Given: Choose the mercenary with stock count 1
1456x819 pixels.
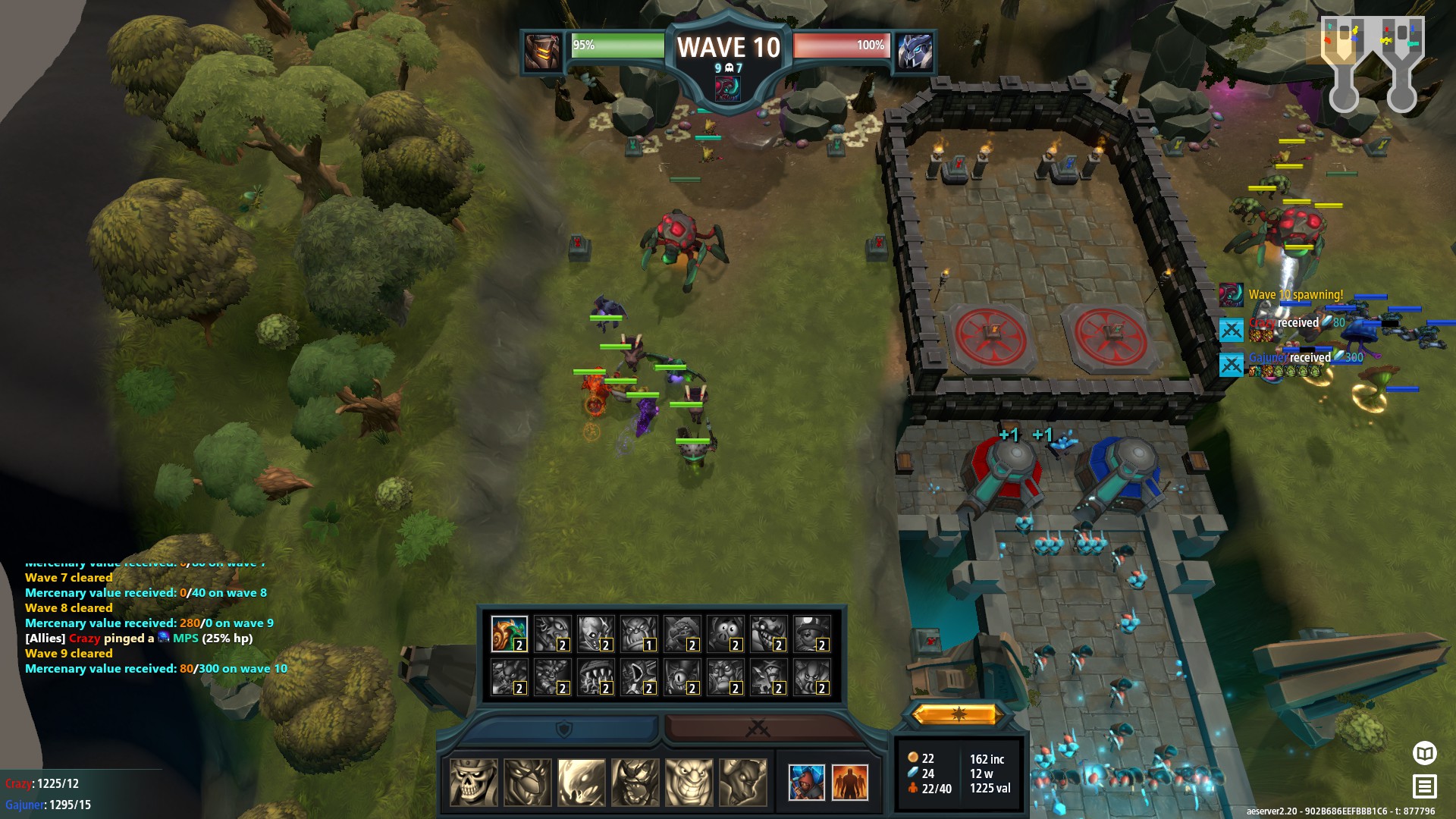Looking at the screenshot, I should 639,634.
